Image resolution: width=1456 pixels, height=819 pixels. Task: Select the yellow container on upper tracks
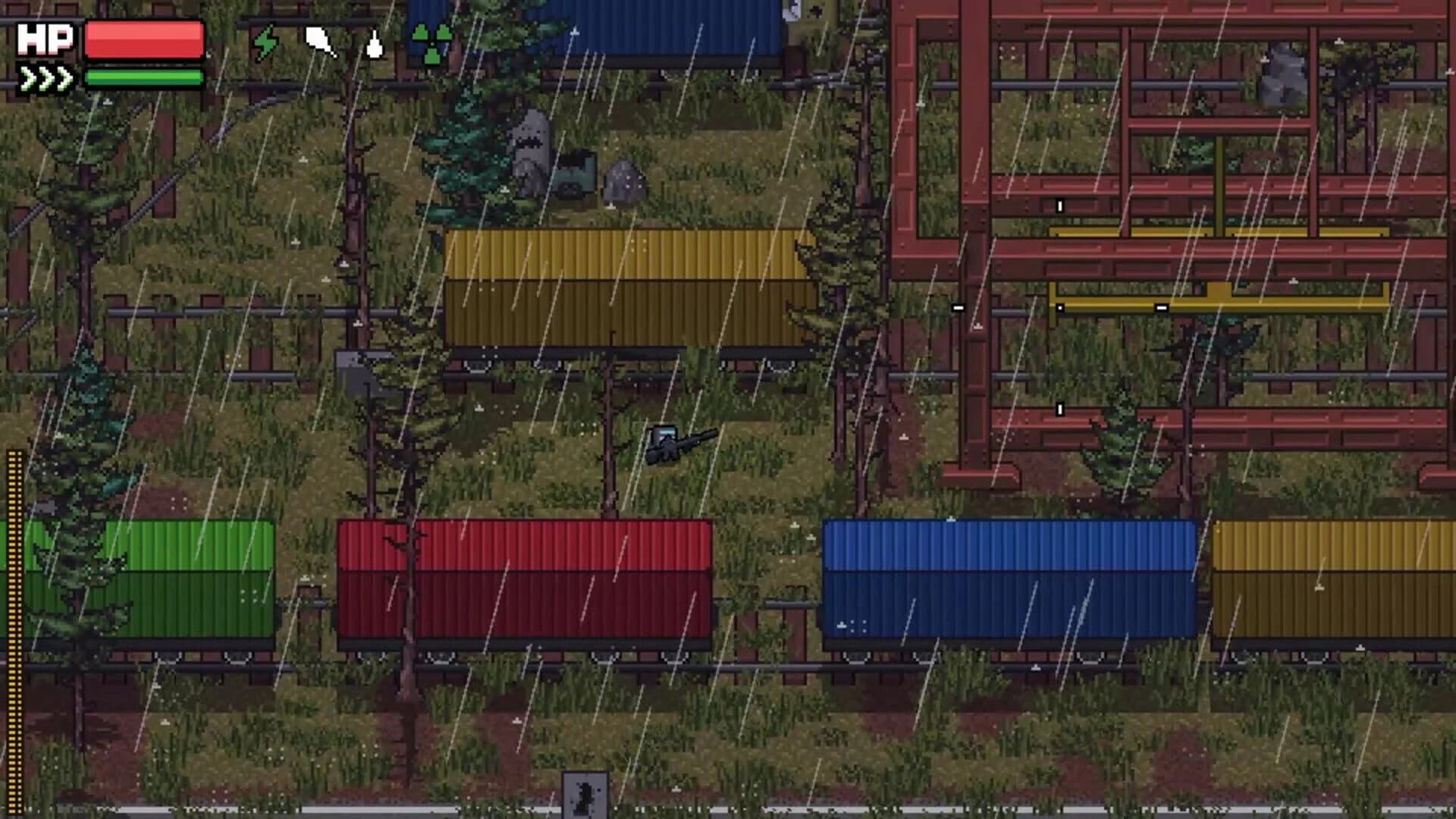pos(629,288)
